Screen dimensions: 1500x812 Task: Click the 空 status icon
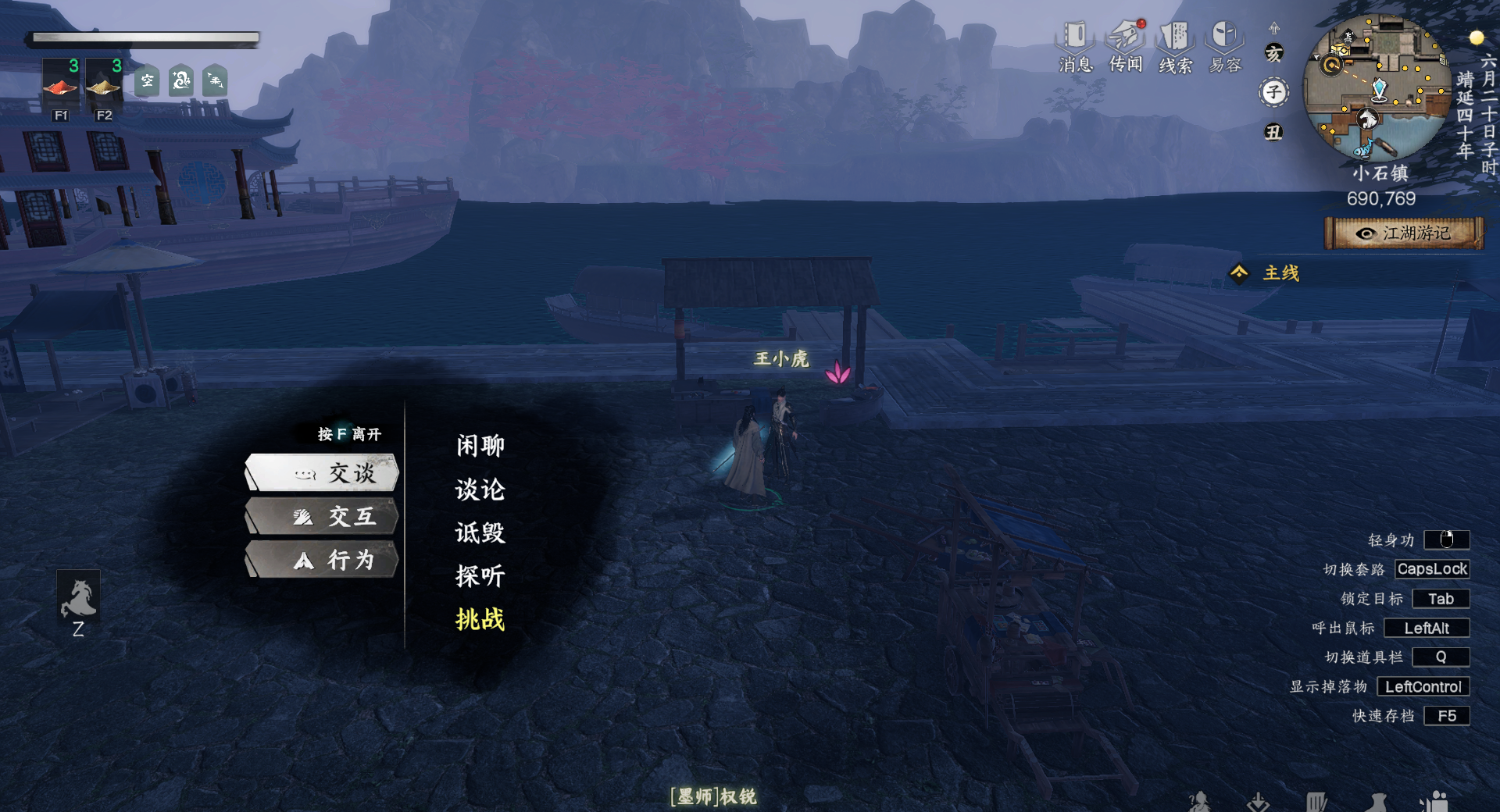[147, 80]
